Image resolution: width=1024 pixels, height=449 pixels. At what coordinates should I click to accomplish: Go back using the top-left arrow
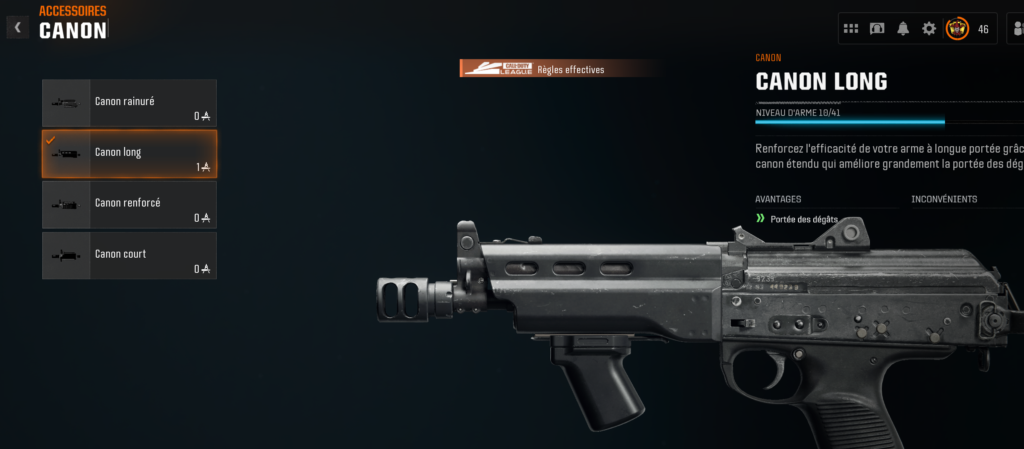pos(17,28)
